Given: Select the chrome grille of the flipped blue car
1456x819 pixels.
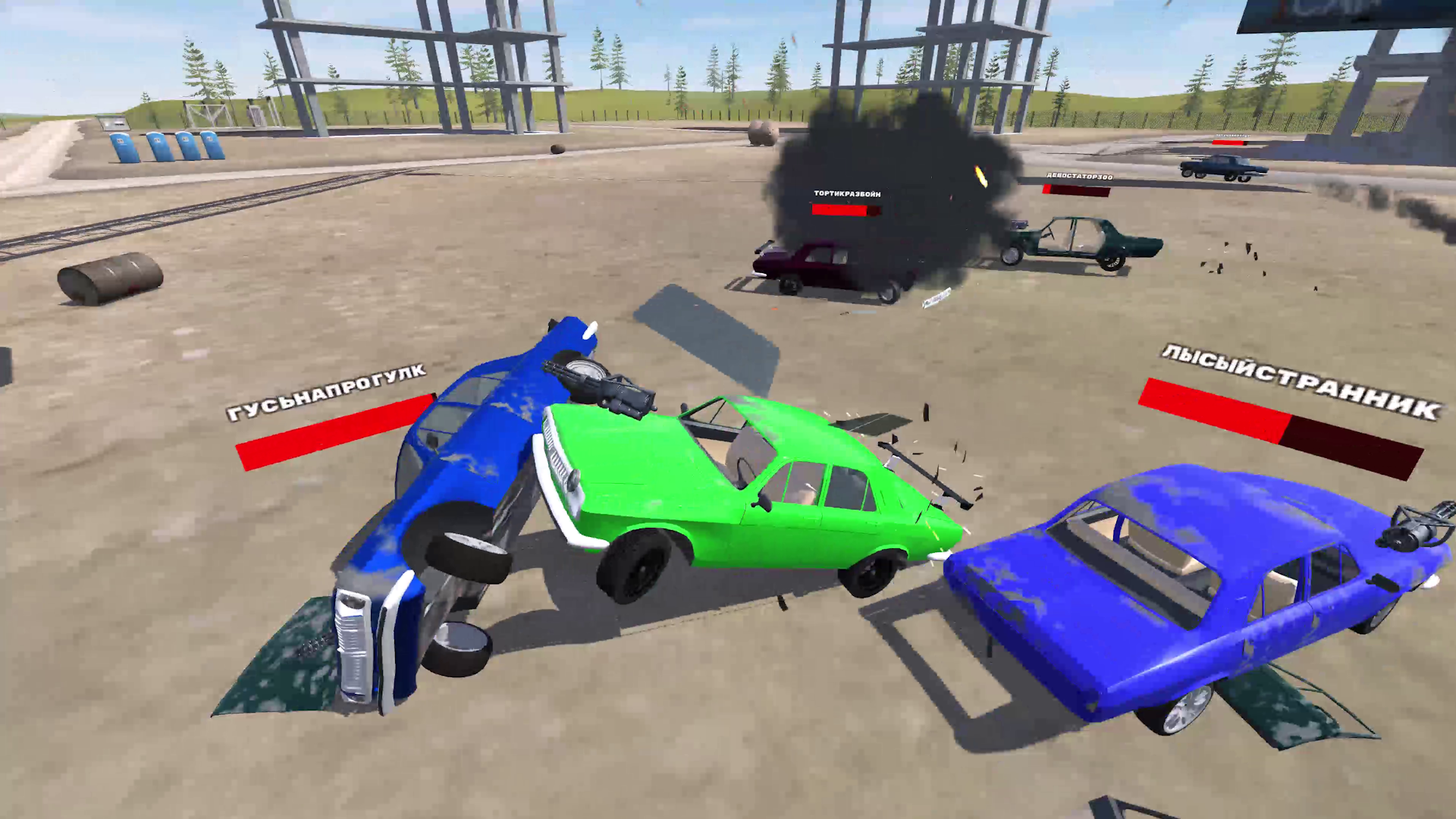Looking at the screenshot, I should pos(353,645).
